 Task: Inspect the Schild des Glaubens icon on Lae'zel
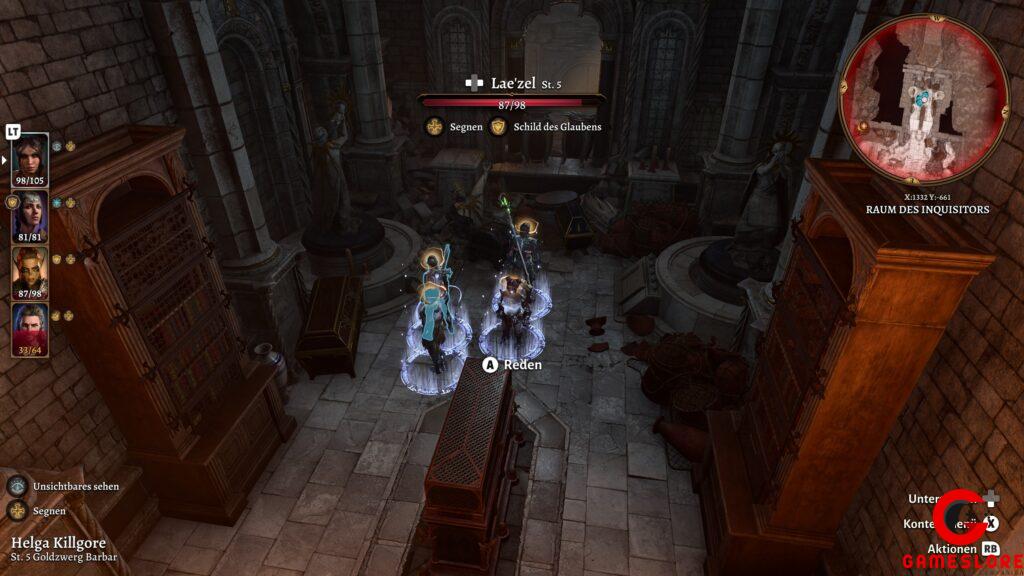point(498,127)
